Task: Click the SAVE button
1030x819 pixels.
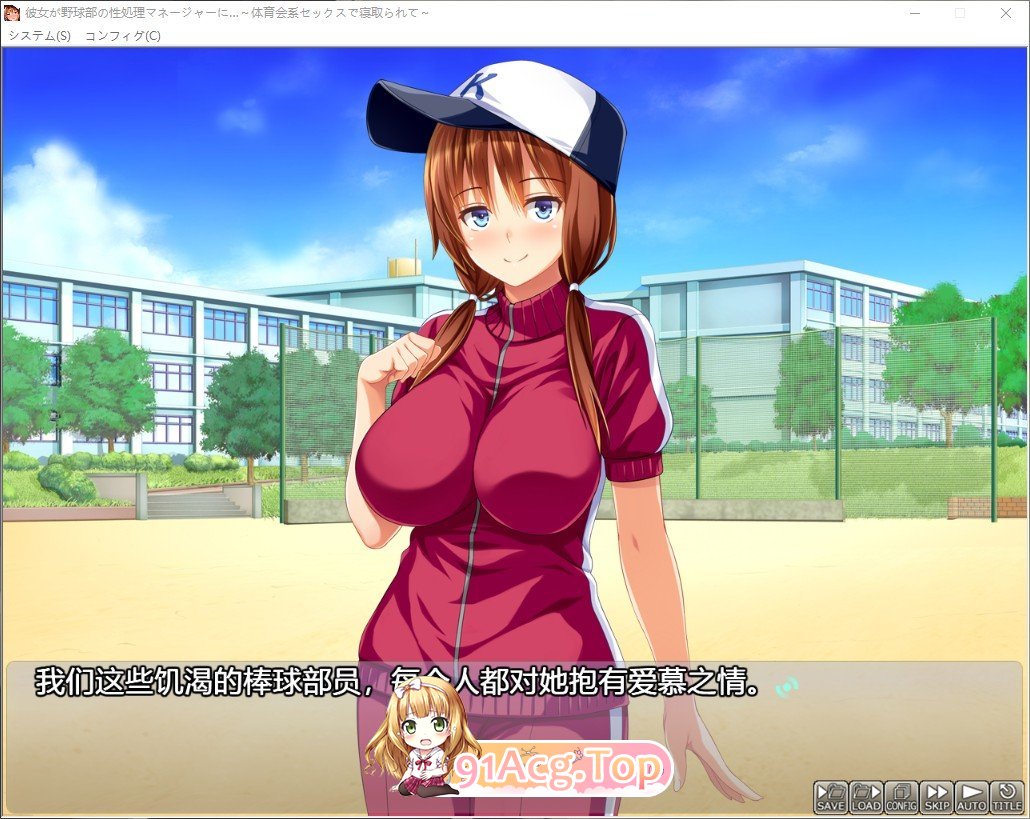Action: 830,797
